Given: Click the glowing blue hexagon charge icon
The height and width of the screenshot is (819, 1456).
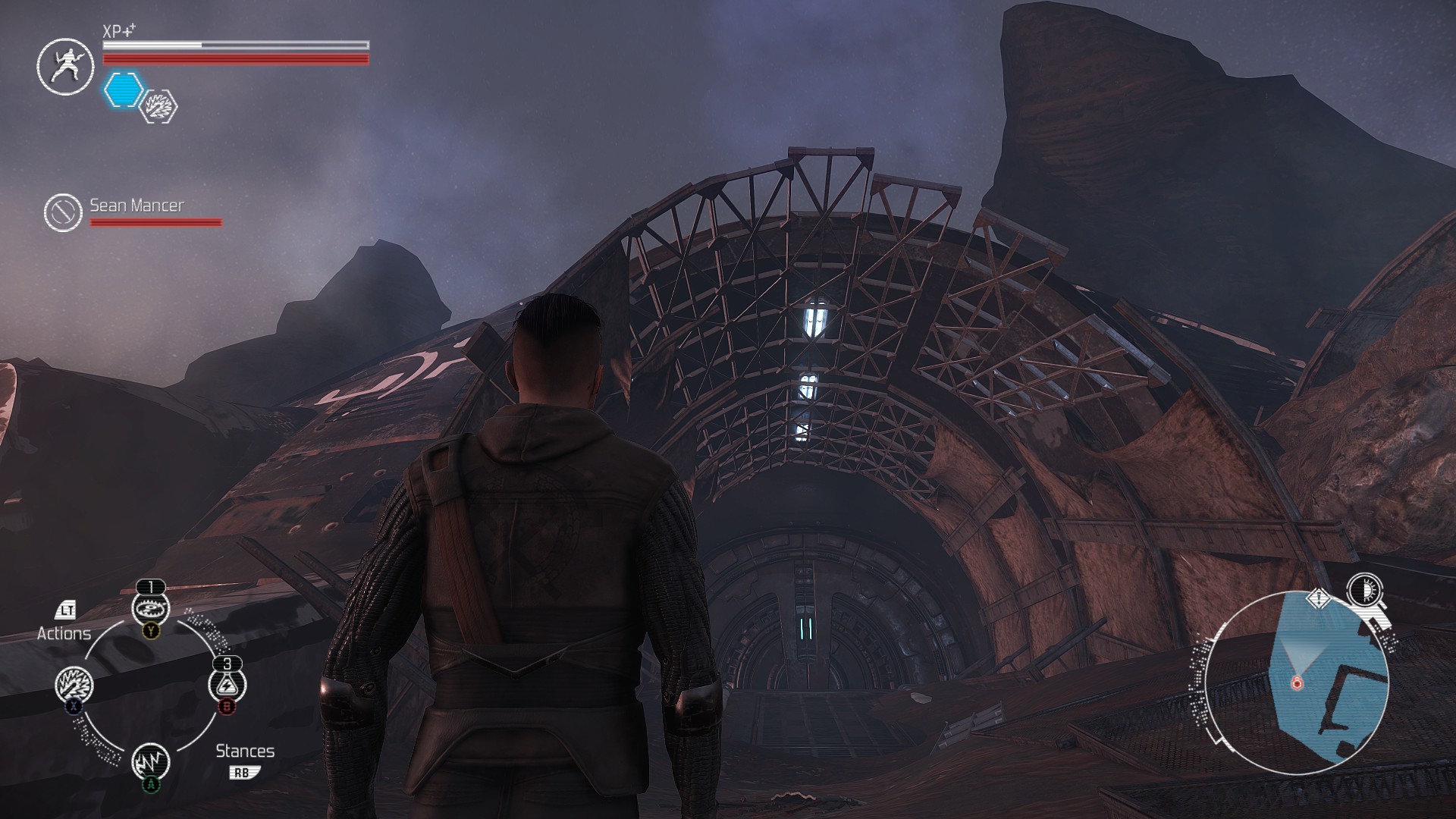Looking at the screenshot, I should point(123,89).
